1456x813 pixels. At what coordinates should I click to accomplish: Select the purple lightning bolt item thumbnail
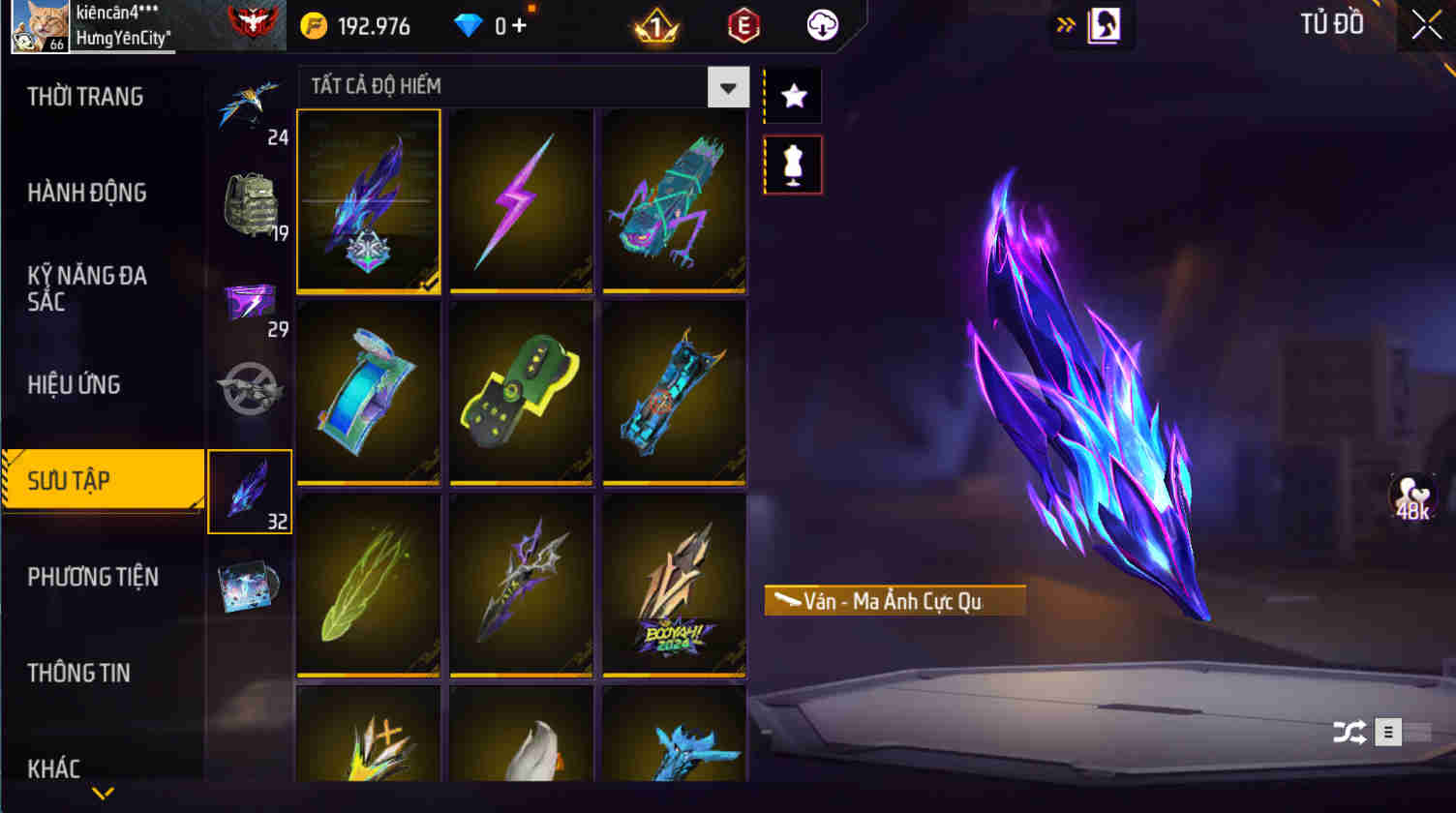522,199
